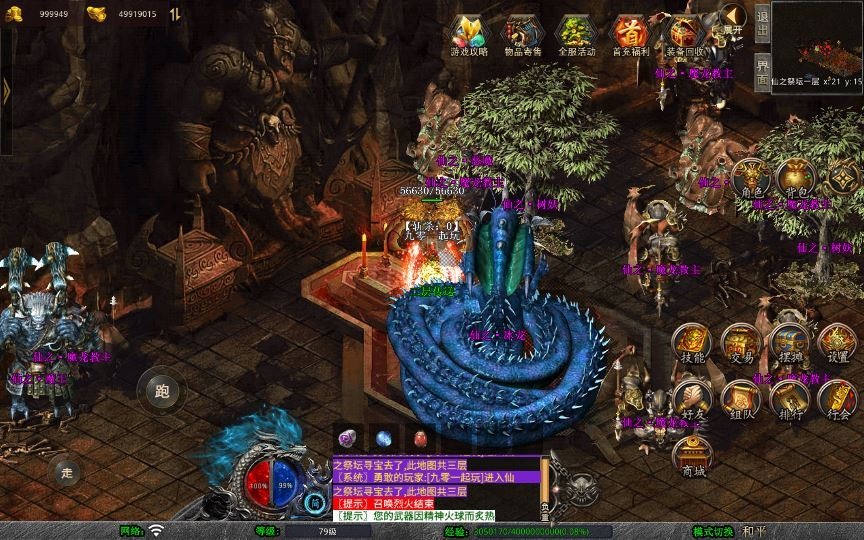Toggle the 展开 expand arrow button

click(734, 19)
